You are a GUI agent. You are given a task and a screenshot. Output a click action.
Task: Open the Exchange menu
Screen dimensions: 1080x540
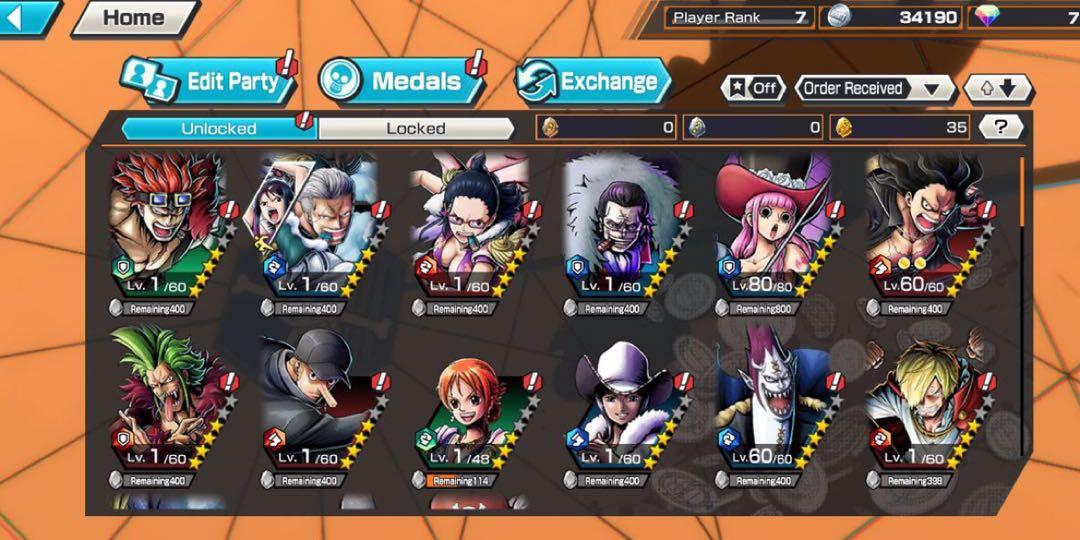pos(594,82)
